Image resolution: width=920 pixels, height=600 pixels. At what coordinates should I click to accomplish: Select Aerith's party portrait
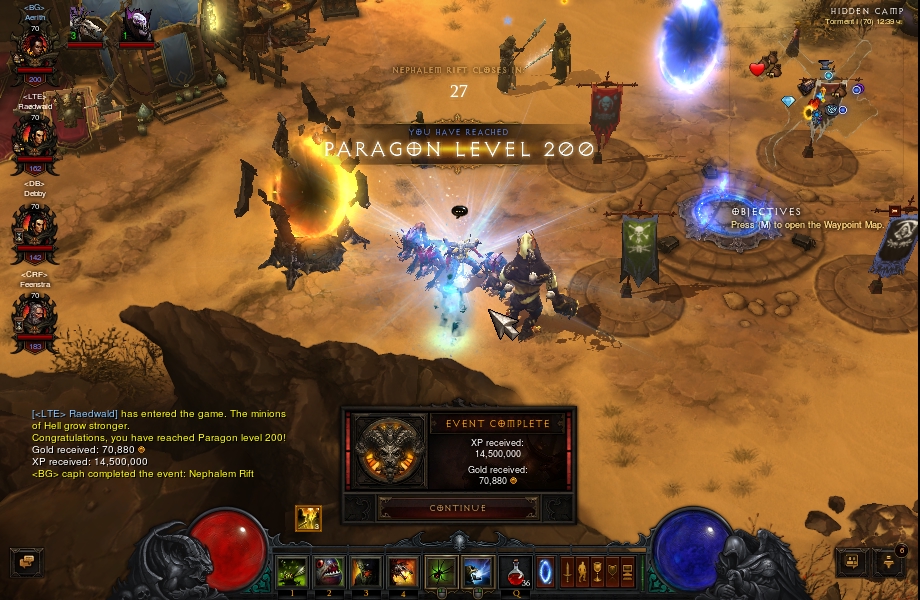35,51
